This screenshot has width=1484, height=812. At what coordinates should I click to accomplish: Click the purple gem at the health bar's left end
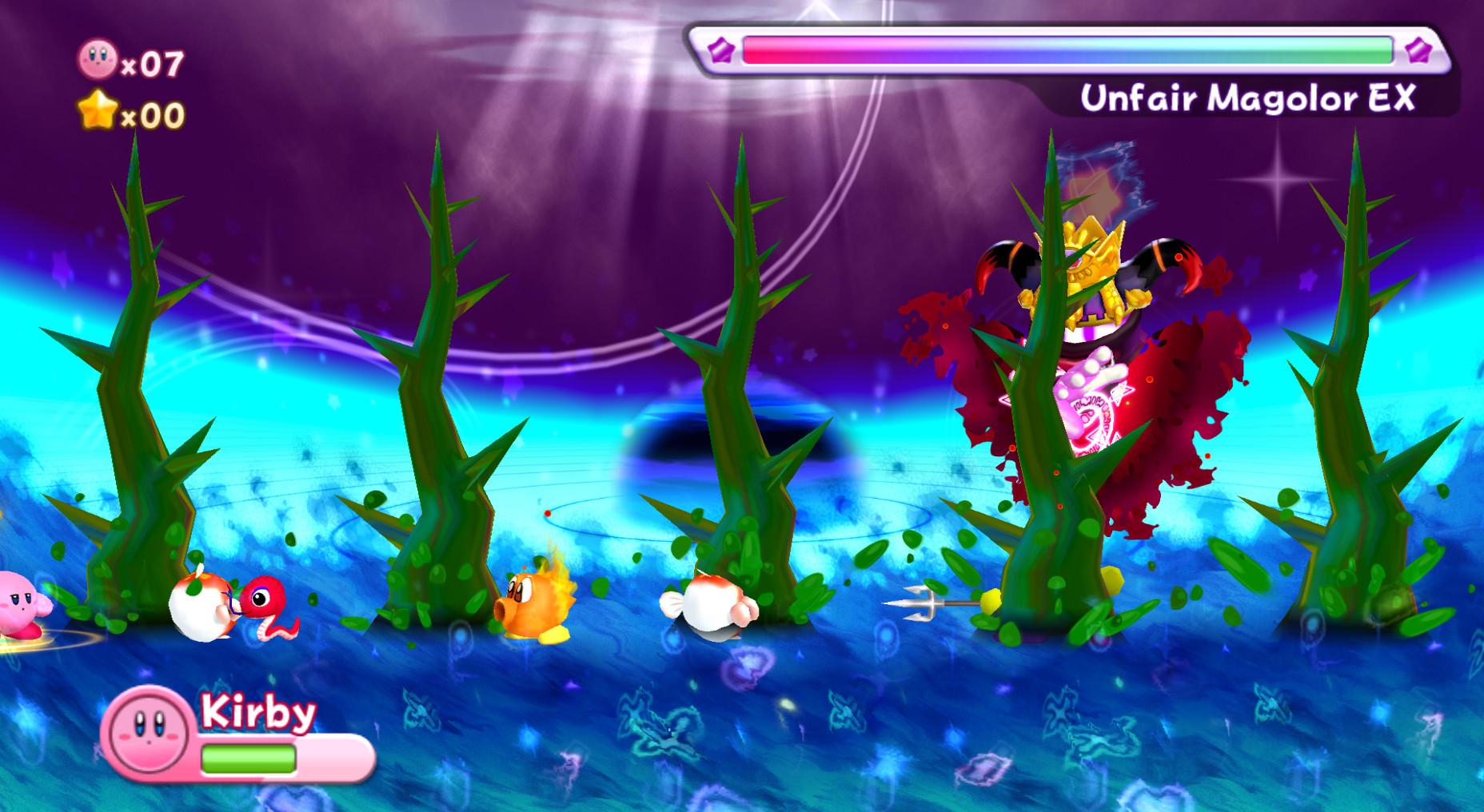point(722,50)
